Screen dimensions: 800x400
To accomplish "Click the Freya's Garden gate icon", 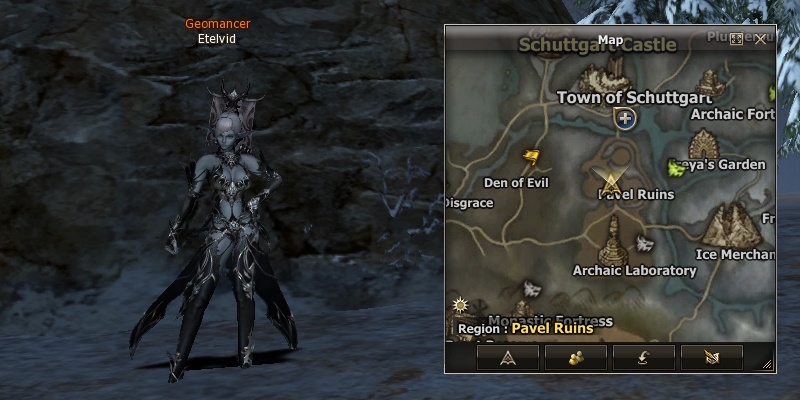I will [707, 143].
